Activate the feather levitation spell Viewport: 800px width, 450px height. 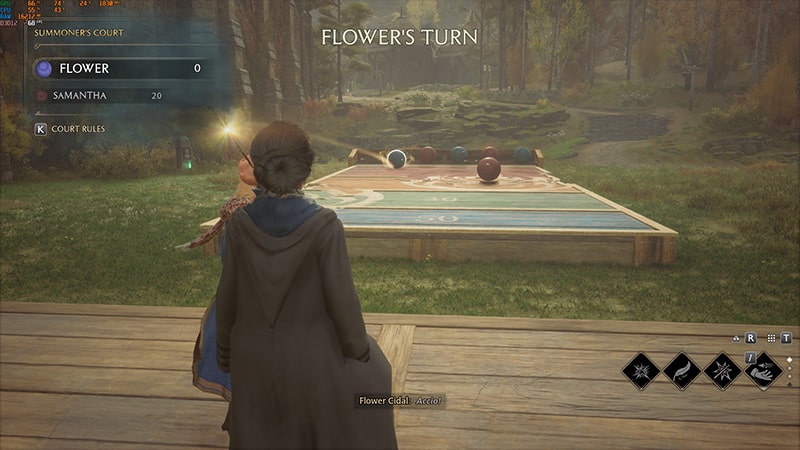681,370
